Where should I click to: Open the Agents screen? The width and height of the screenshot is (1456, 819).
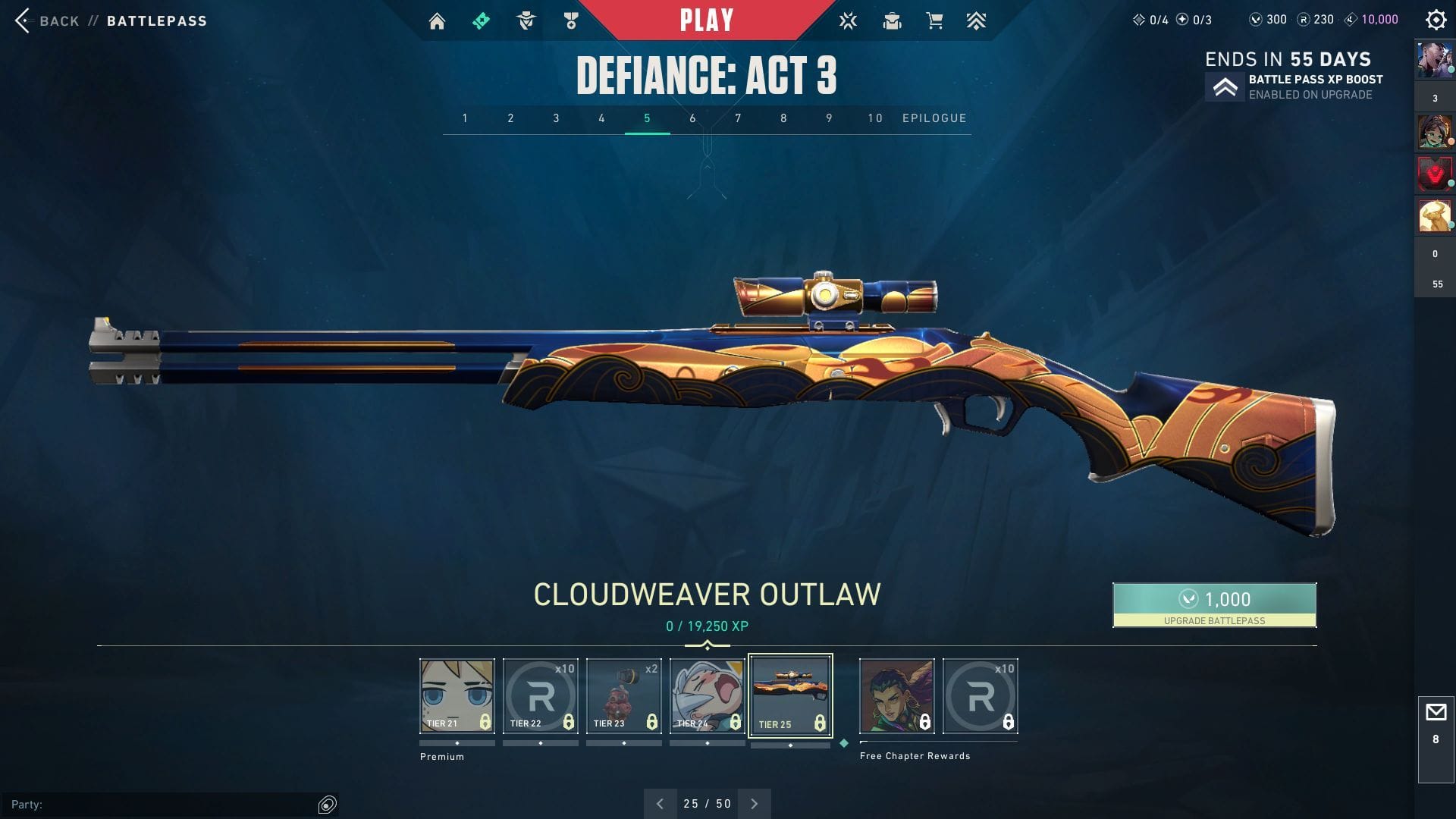[526, 20]
